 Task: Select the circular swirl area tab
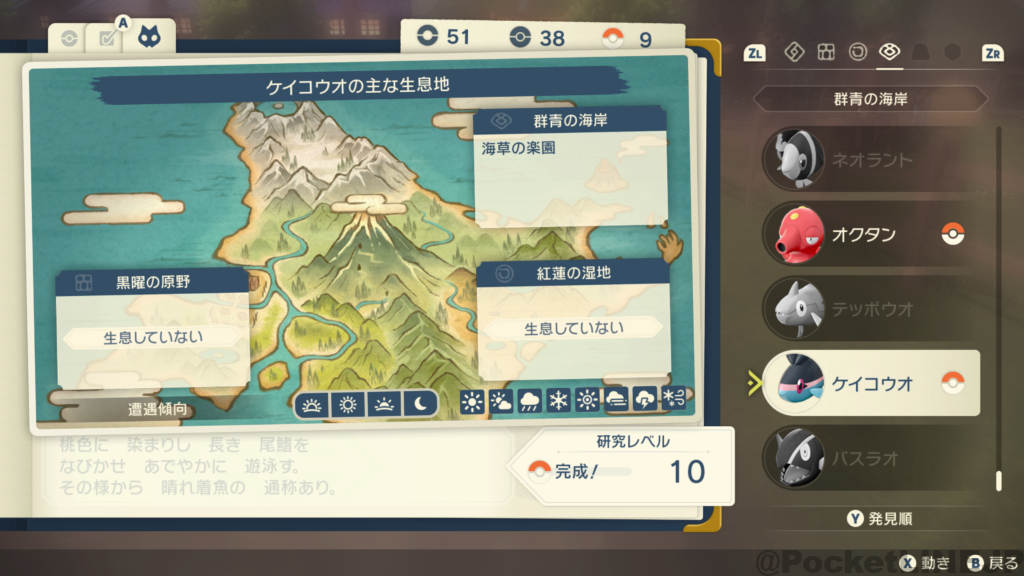coord(857,52)
